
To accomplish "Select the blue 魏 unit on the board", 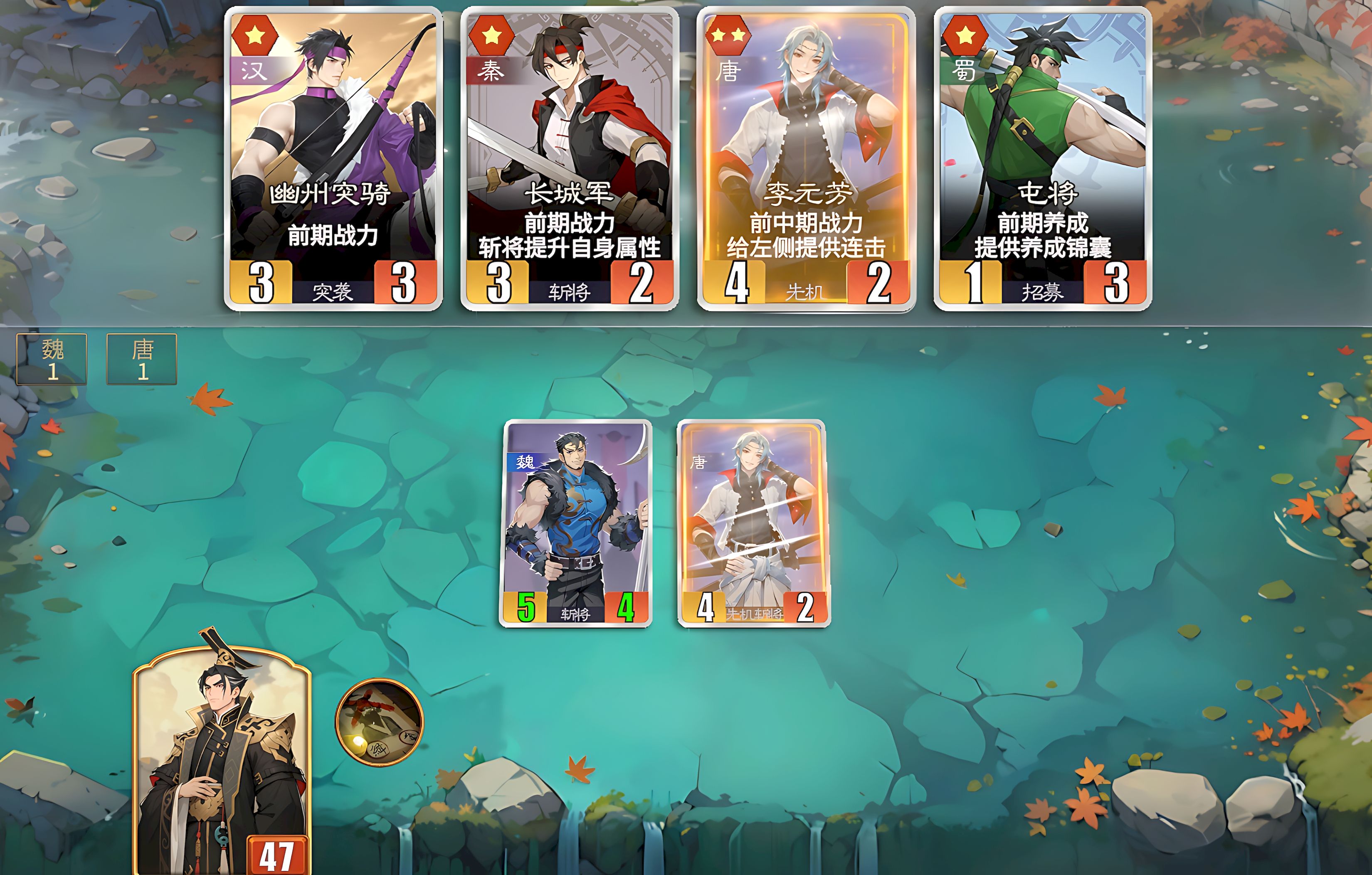I will coord(575,523).
